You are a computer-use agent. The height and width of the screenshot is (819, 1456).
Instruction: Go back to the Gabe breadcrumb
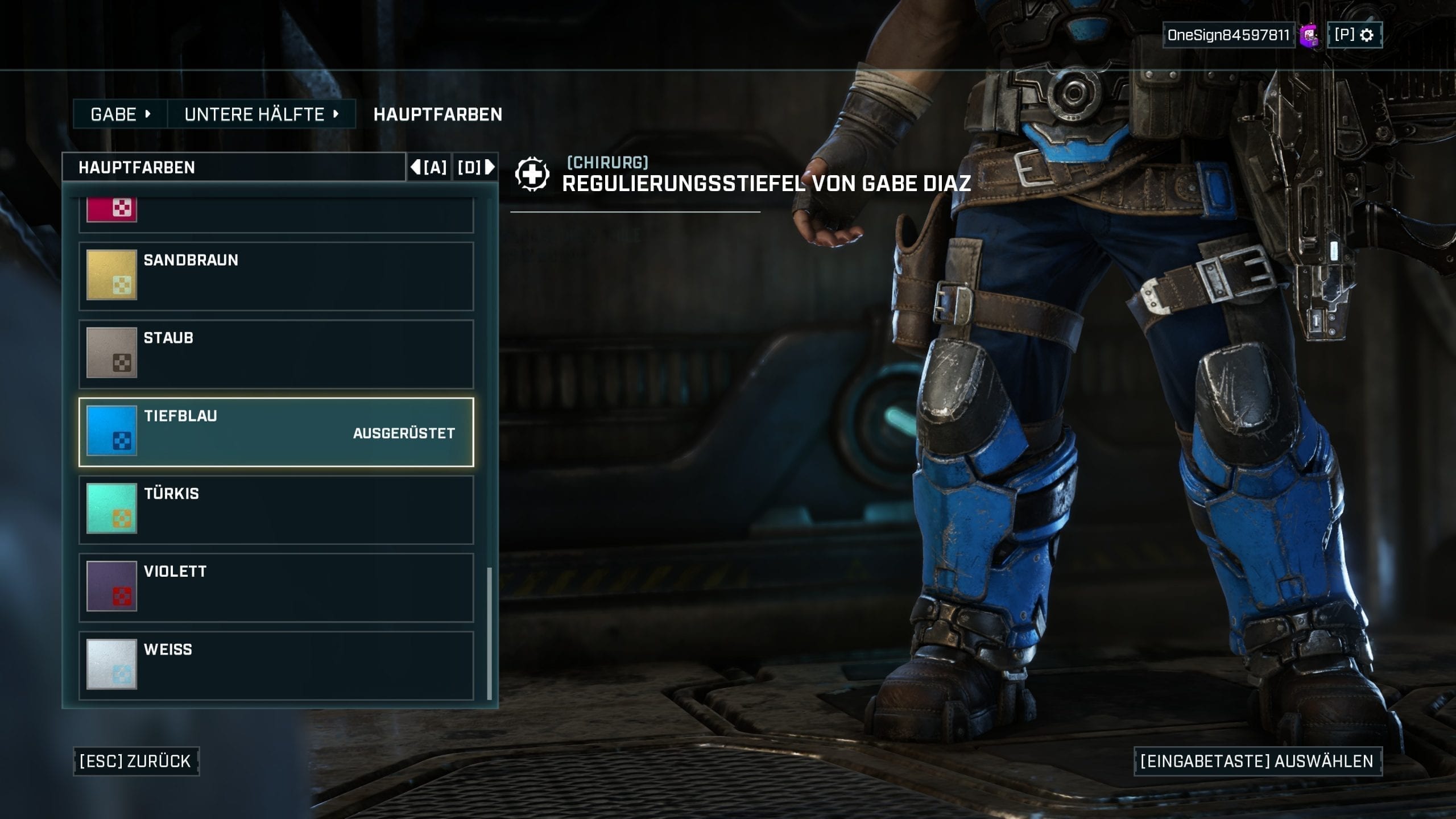coord(120,114)
